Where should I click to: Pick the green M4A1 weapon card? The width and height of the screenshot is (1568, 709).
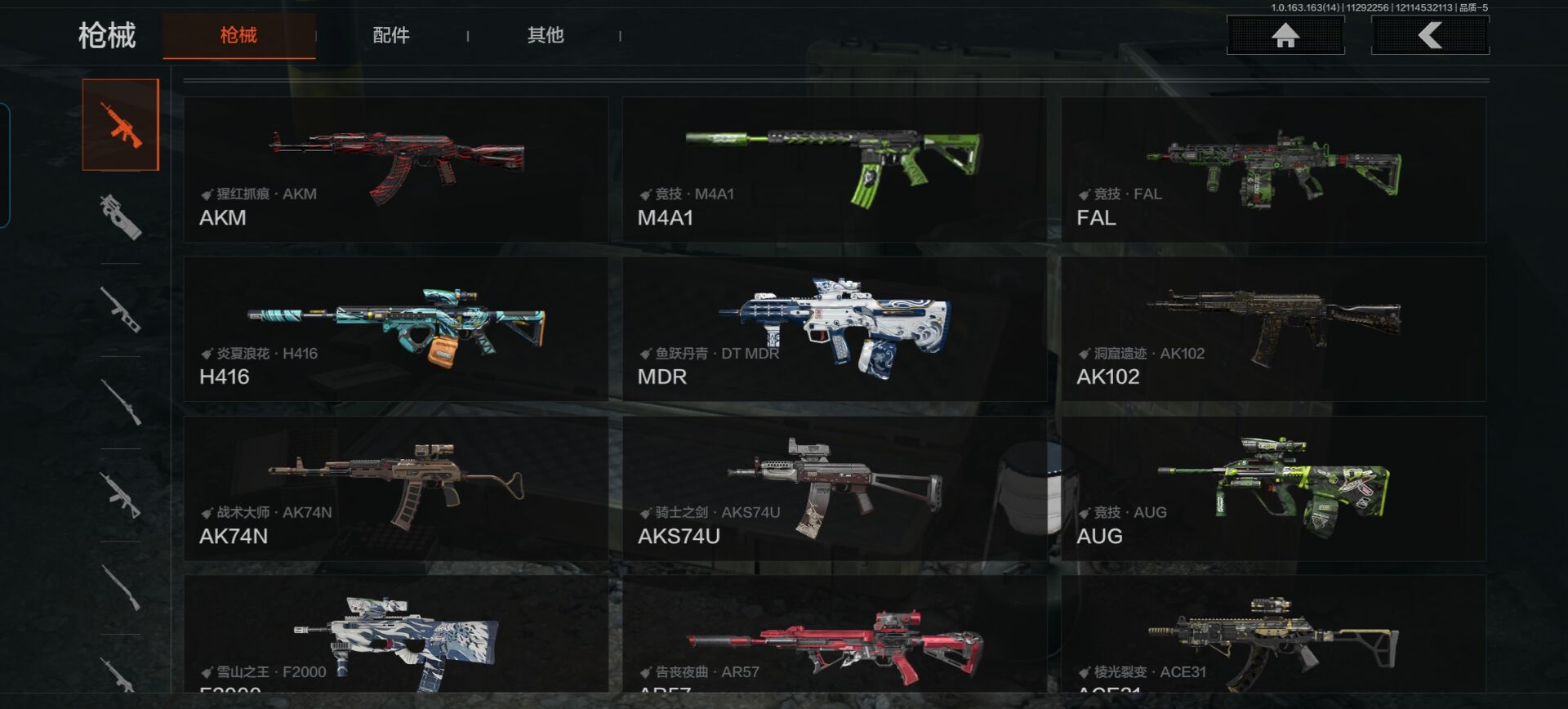[834, 169]
